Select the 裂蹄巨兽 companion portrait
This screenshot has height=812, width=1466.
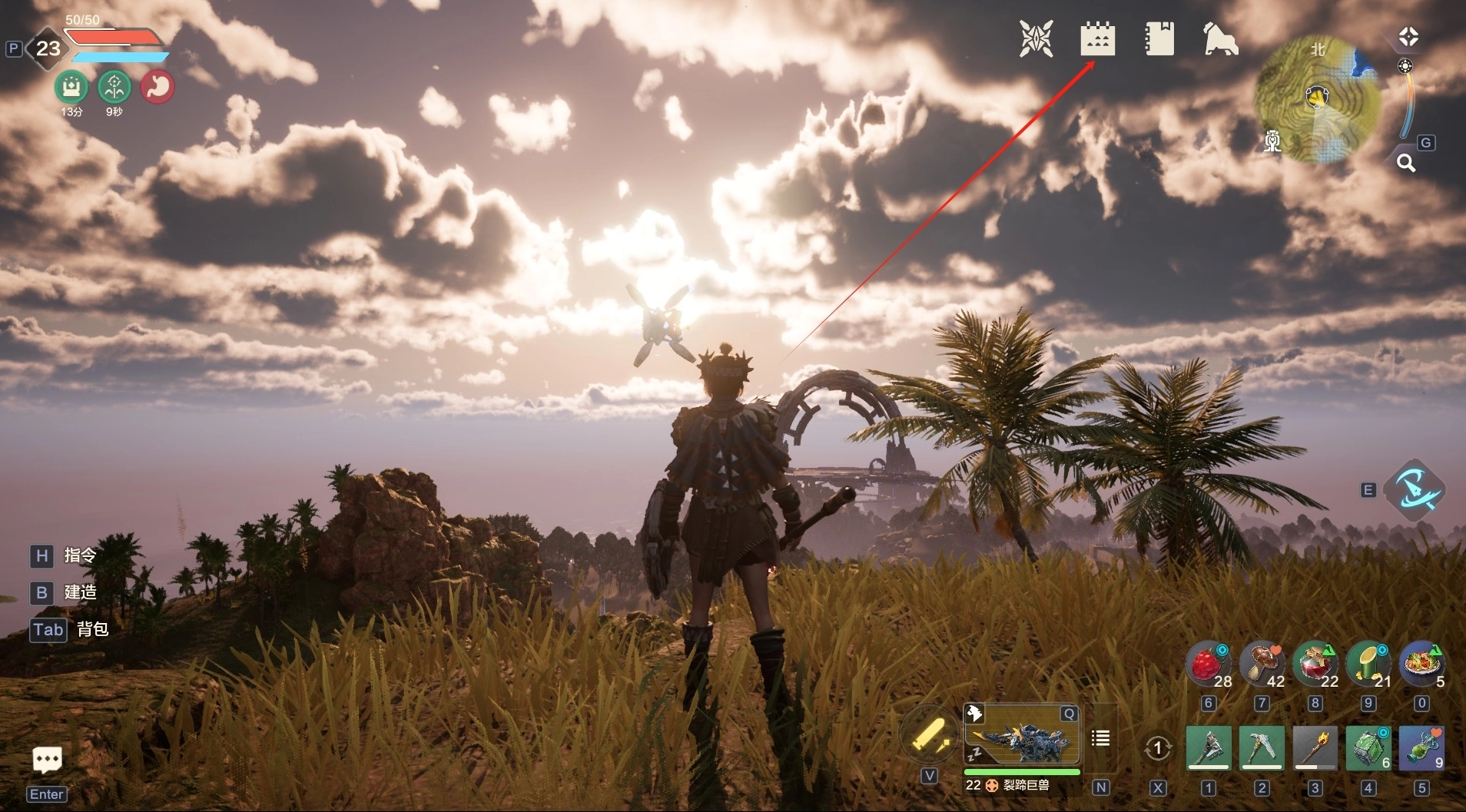point(1022,737)
